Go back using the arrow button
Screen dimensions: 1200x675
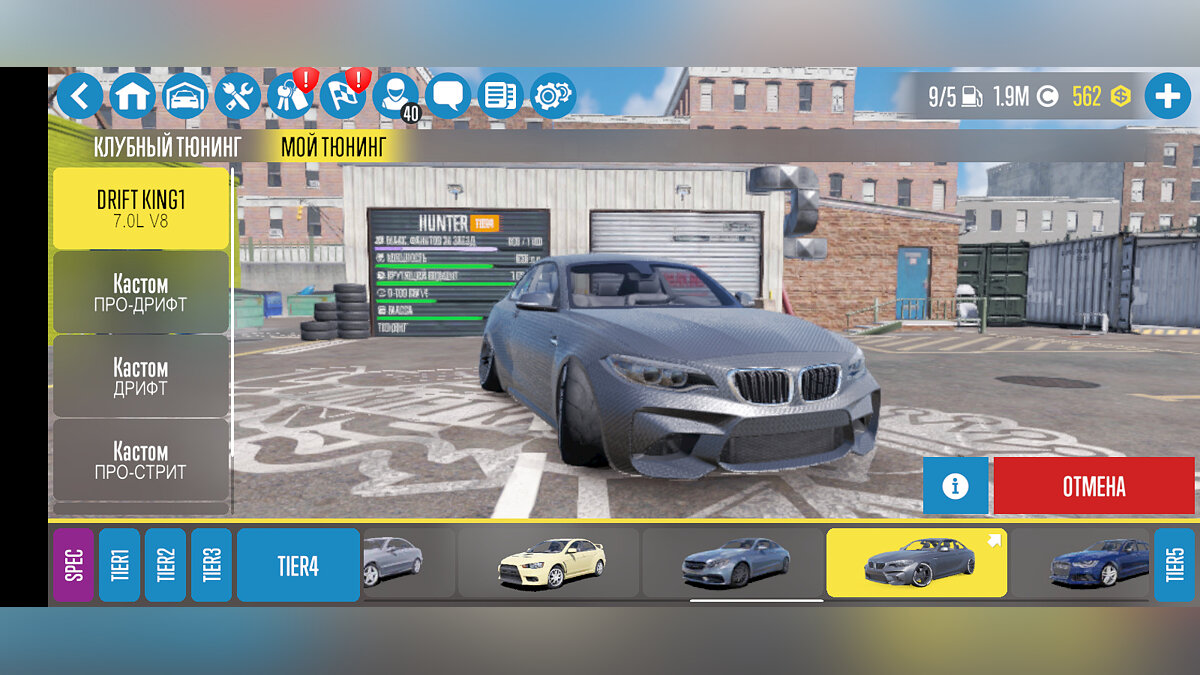[80, 96]
